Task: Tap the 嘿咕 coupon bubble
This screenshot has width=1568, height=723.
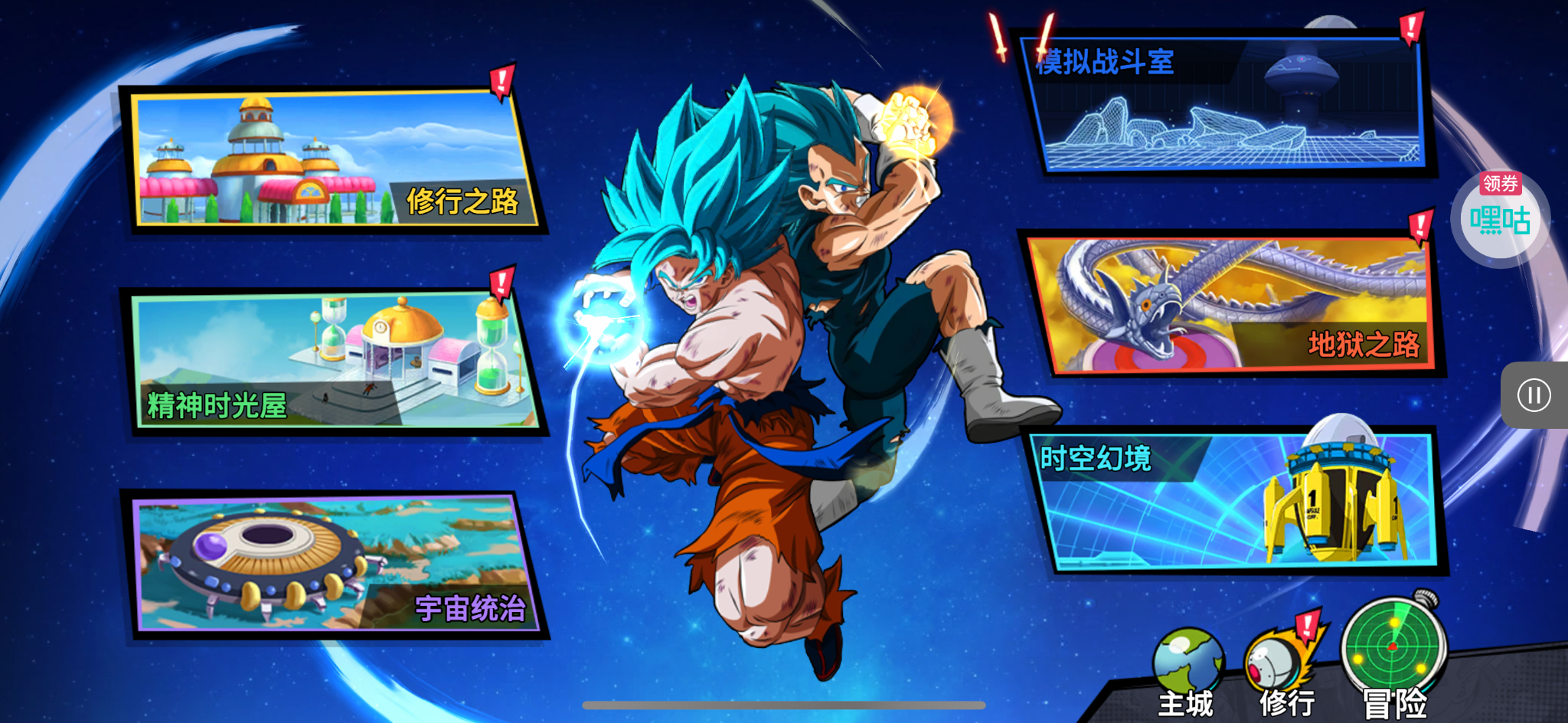Action: (1500, 220)
